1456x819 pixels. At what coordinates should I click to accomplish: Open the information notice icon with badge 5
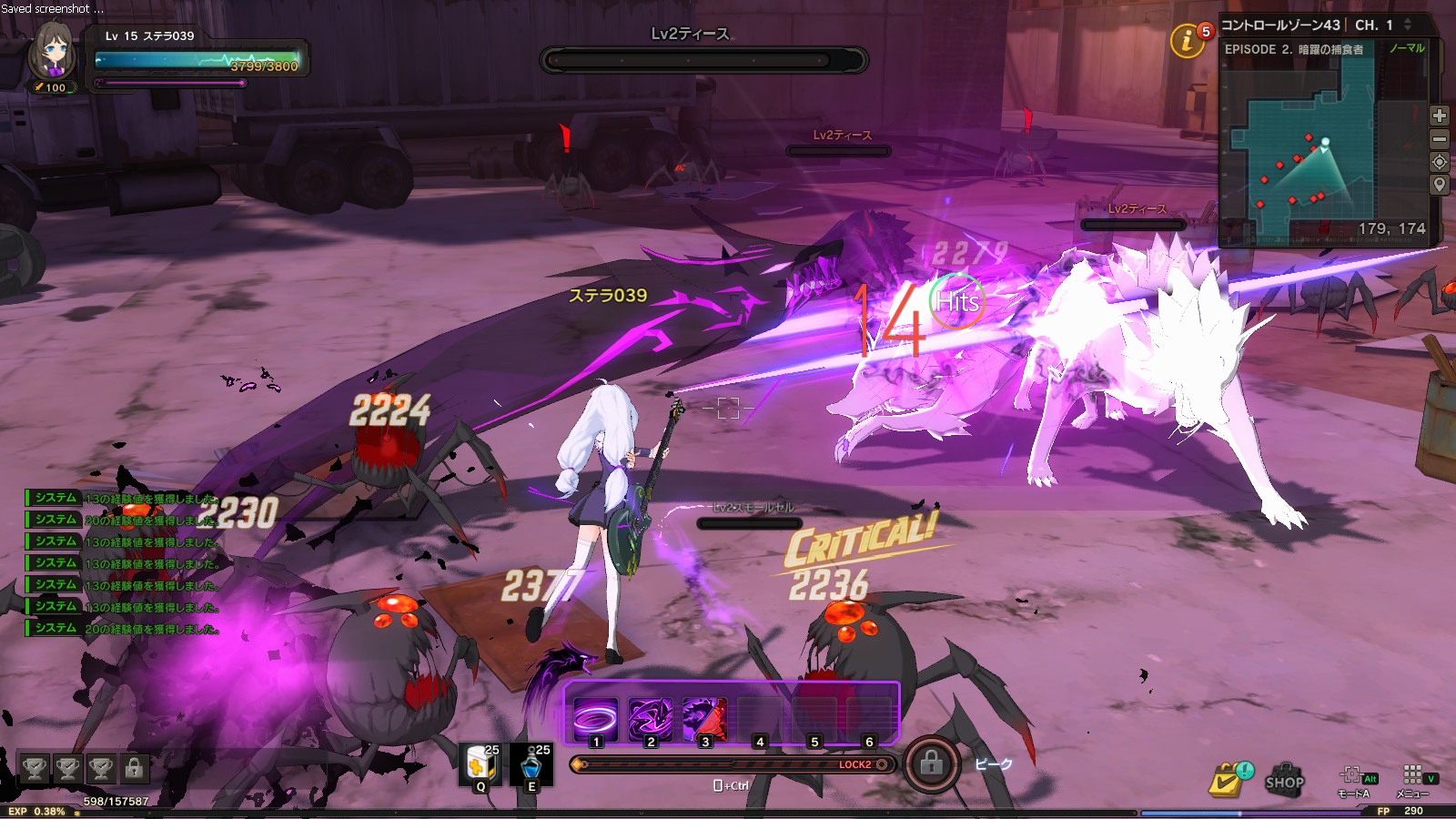coord(1187,41)
